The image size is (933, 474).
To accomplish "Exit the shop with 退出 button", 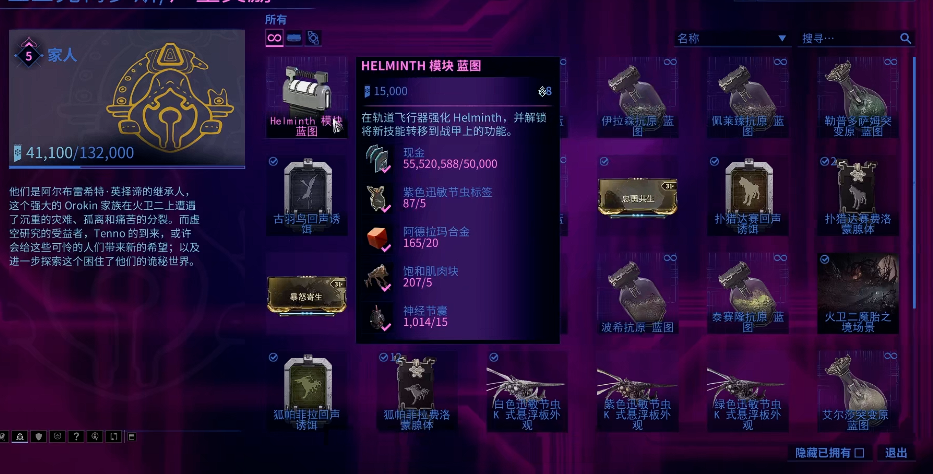I will pyautogui.click(x=895, y=453).
